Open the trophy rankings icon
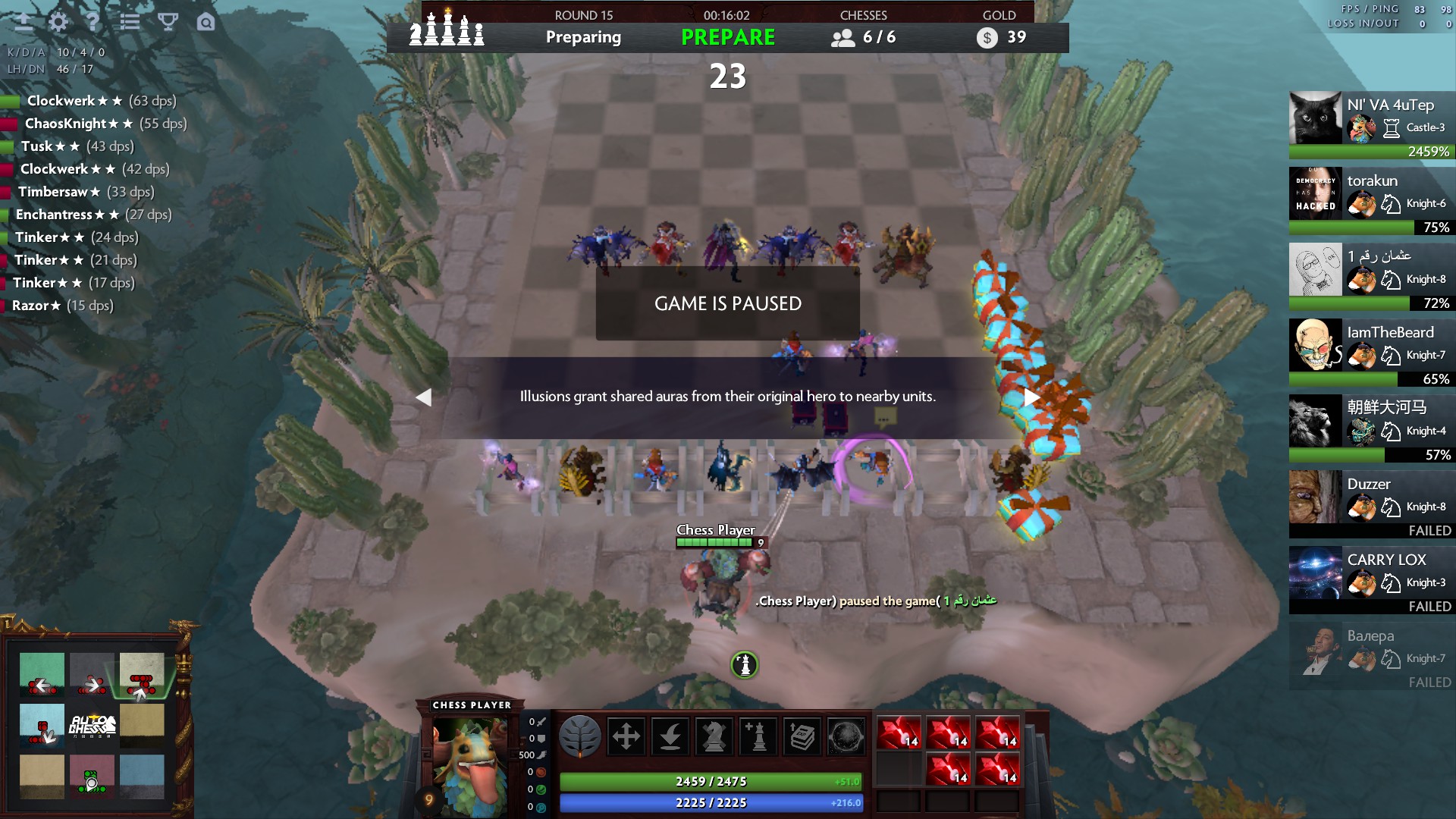The width and height of the screenshot is (1456, 819). (168, 22)
